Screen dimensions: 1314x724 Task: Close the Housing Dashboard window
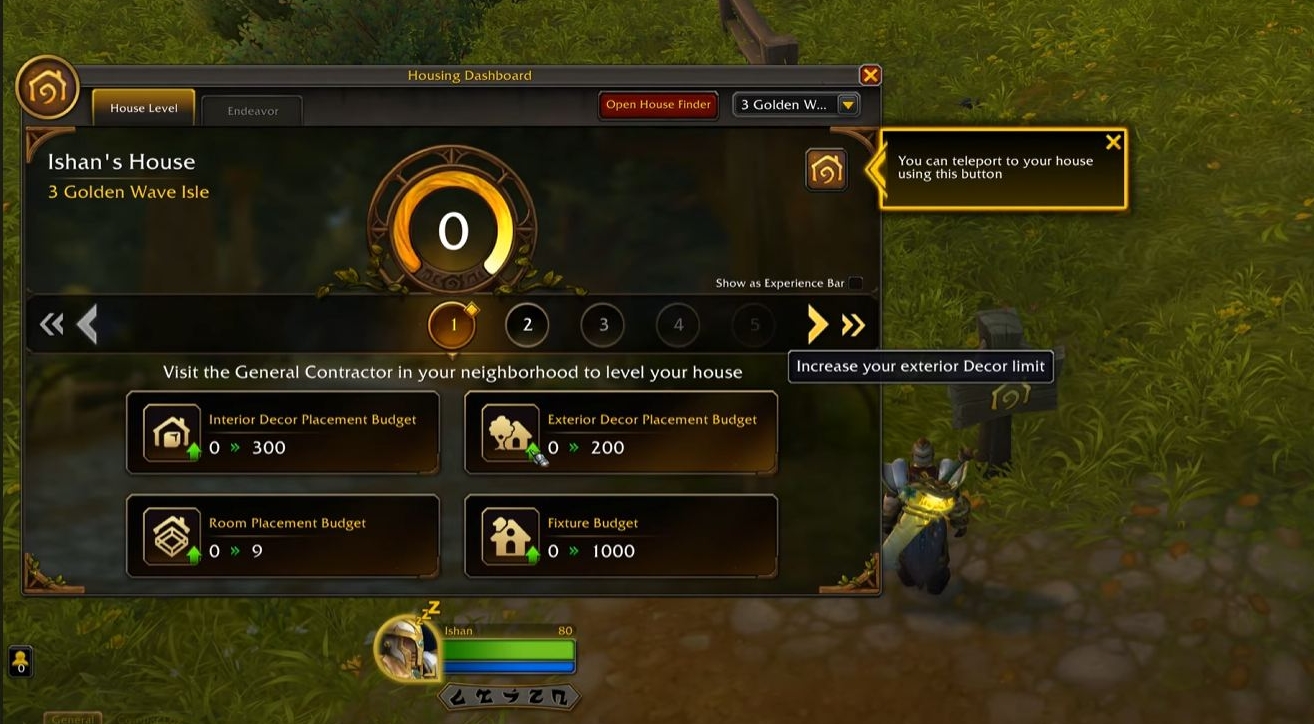click(x=870, y=75)
